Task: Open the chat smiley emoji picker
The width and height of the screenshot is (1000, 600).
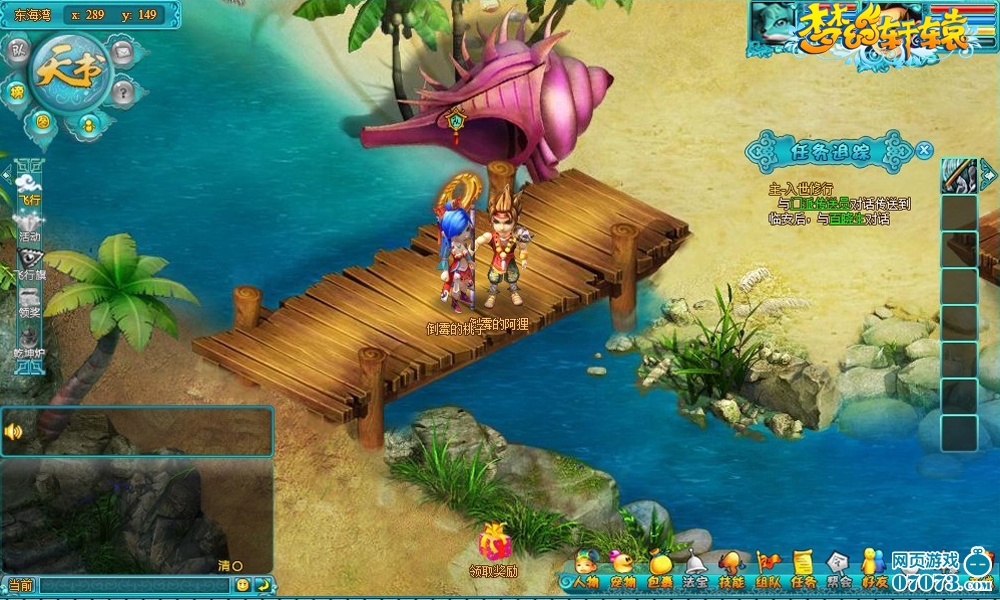Action: coord(242,585)
